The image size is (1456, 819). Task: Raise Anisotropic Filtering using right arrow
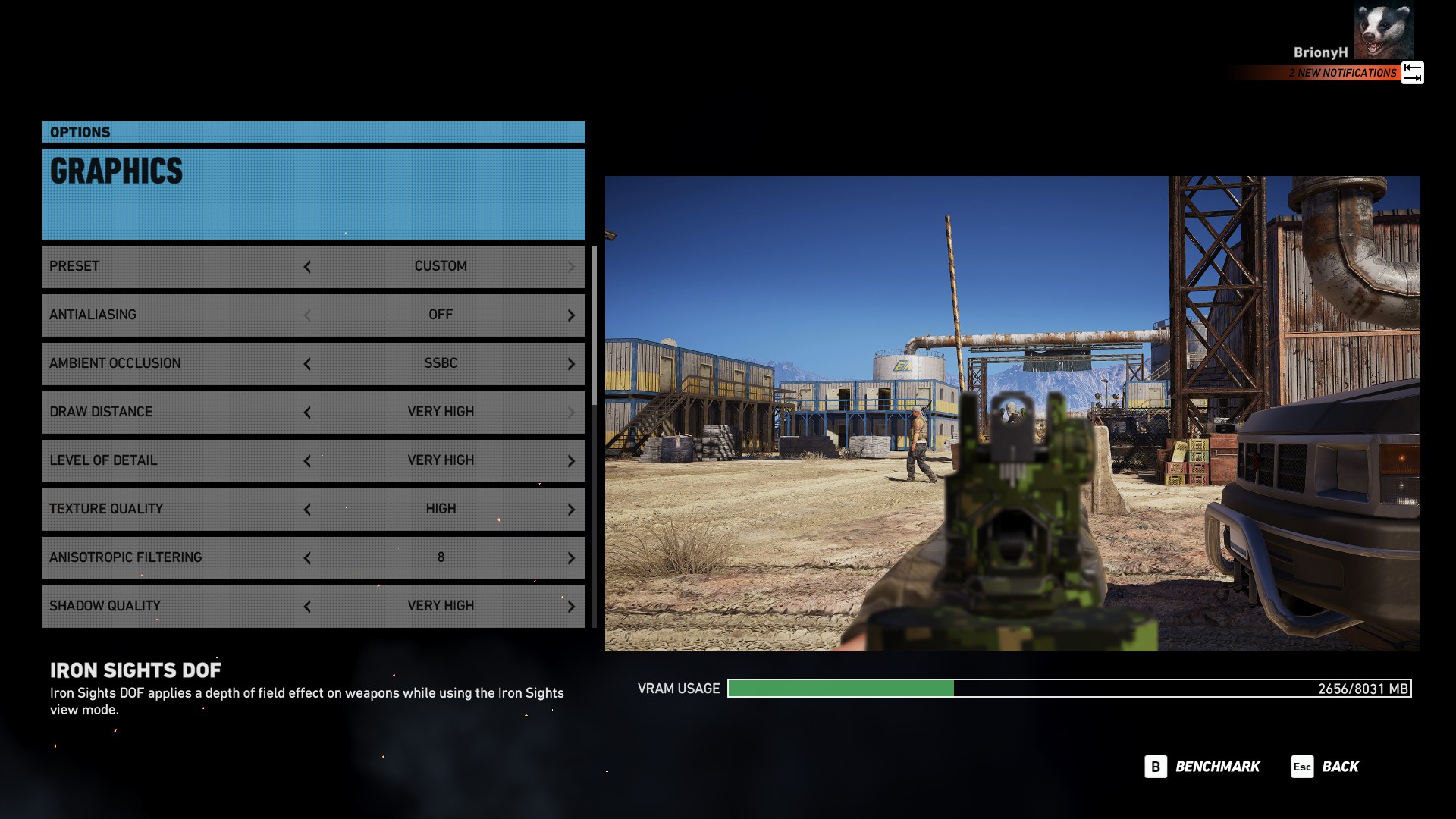click(x=571, y=558)
